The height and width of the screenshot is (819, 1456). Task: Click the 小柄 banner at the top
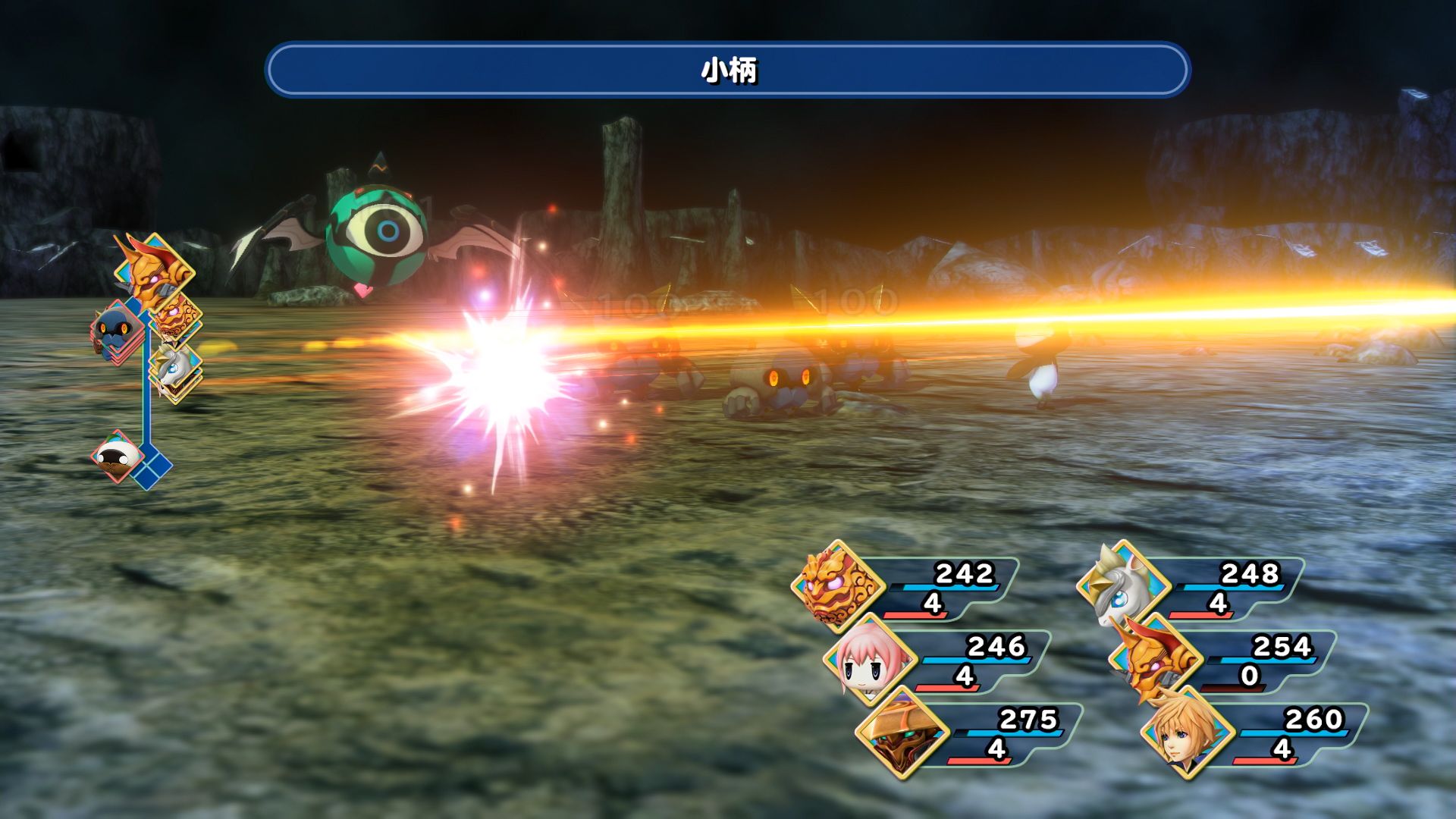(726, 72)
